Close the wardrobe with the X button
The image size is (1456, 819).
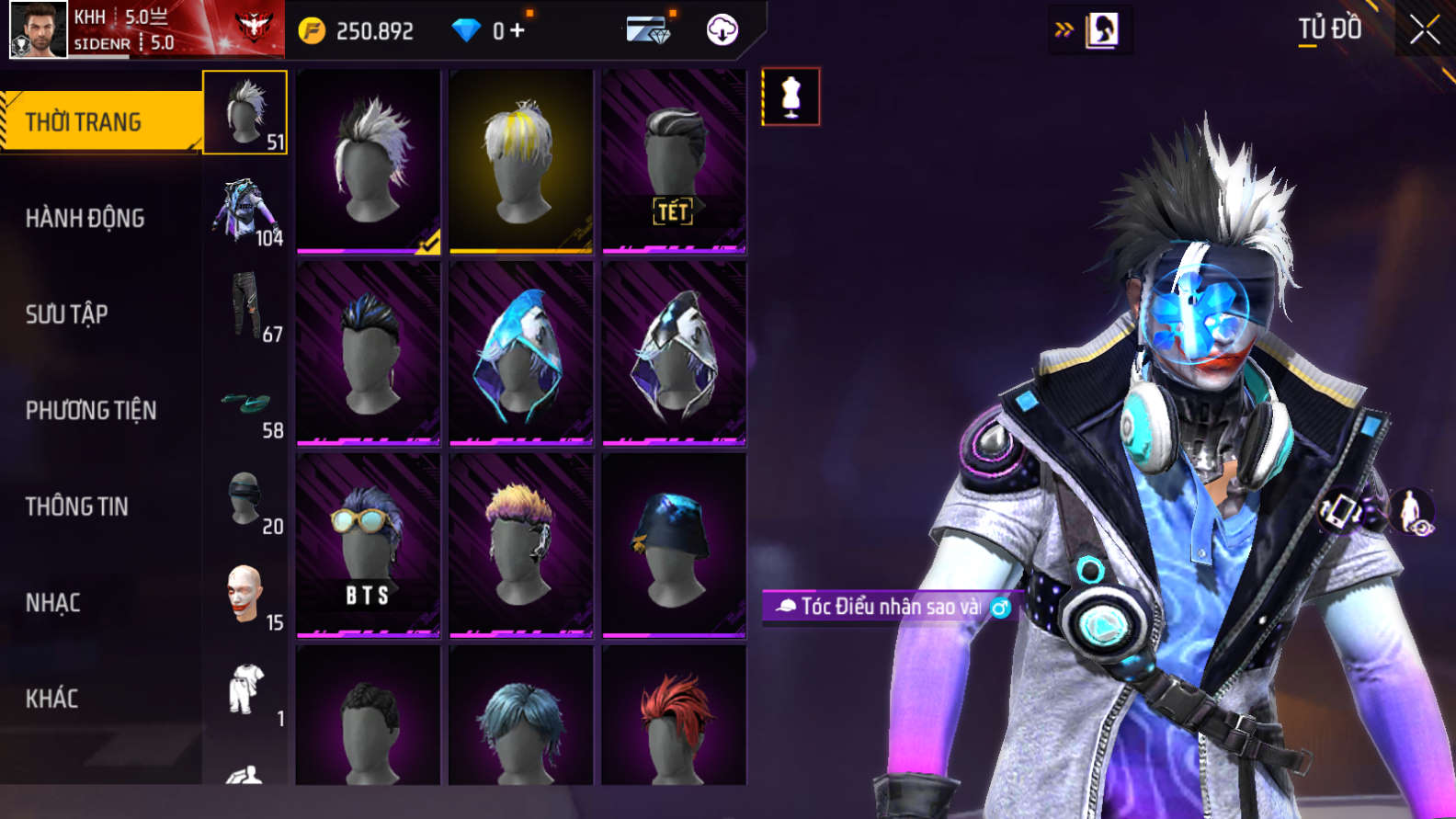click(1424, 30)
